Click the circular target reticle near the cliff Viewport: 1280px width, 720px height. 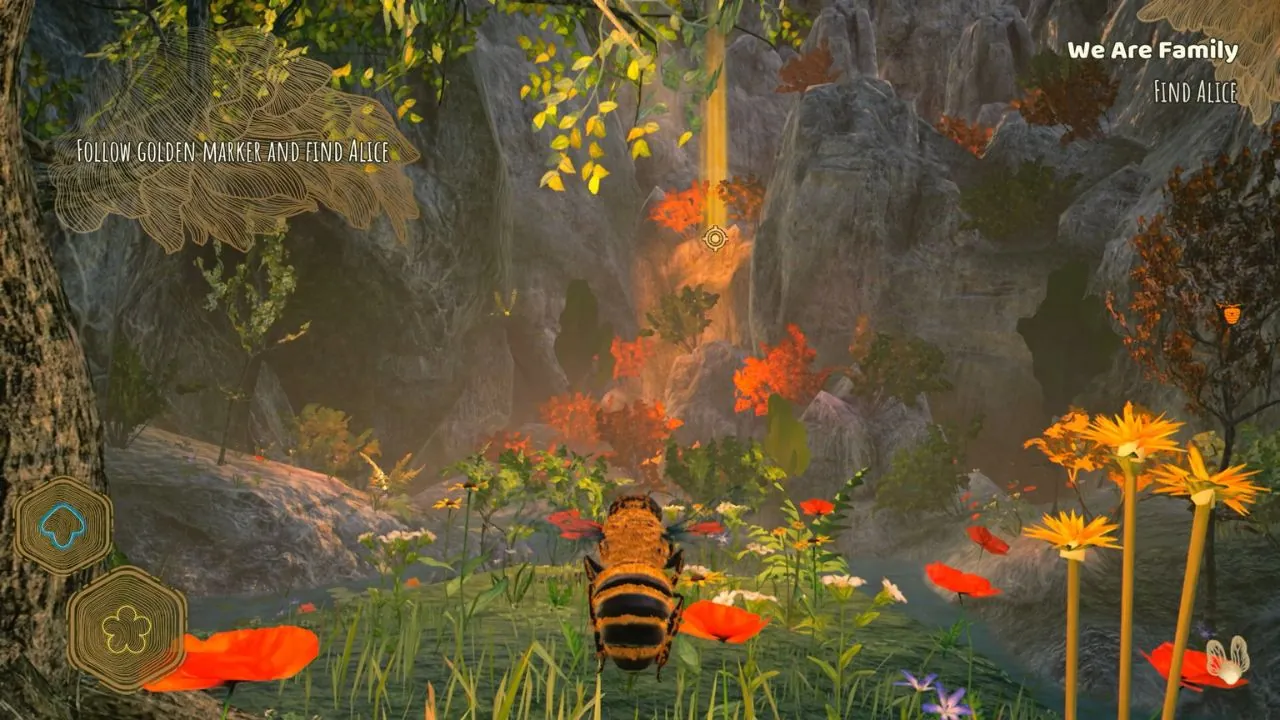coord(713,240)
